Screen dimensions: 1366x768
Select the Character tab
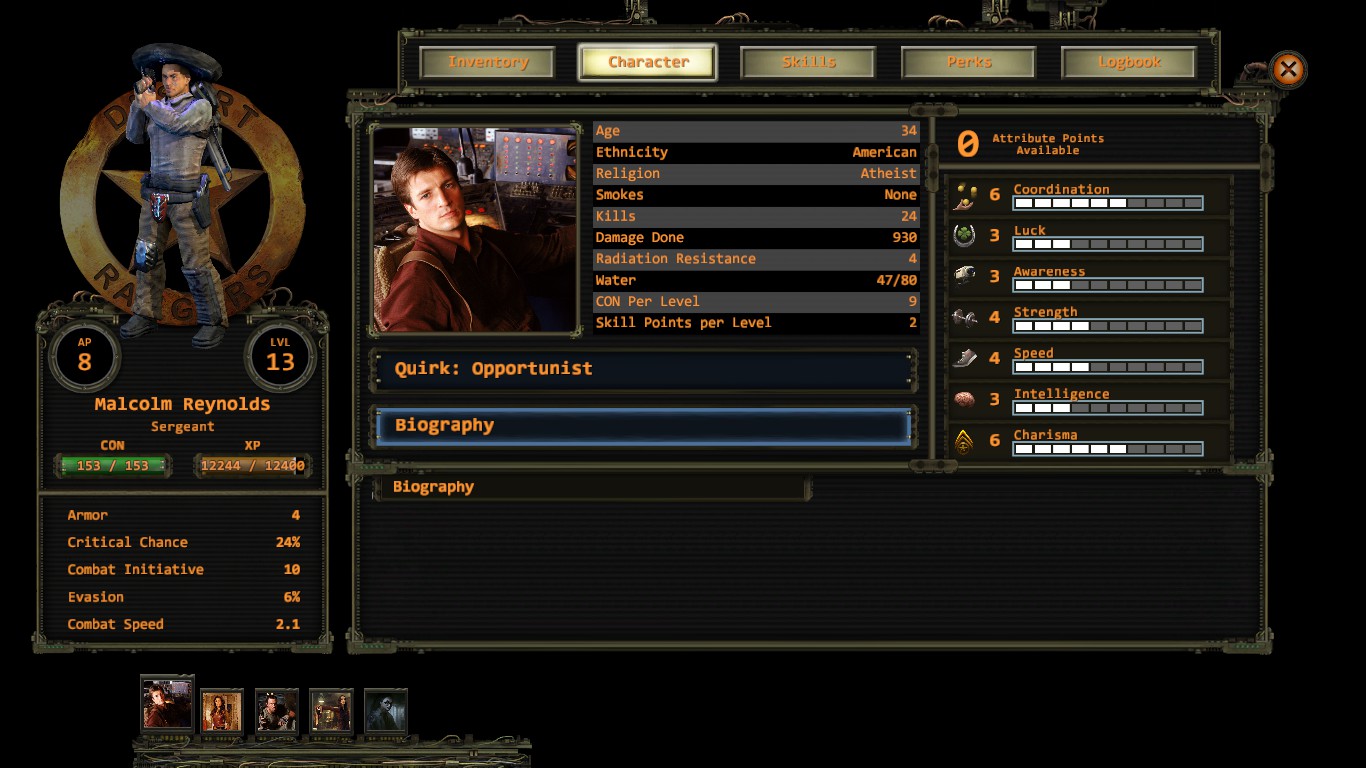648,62
